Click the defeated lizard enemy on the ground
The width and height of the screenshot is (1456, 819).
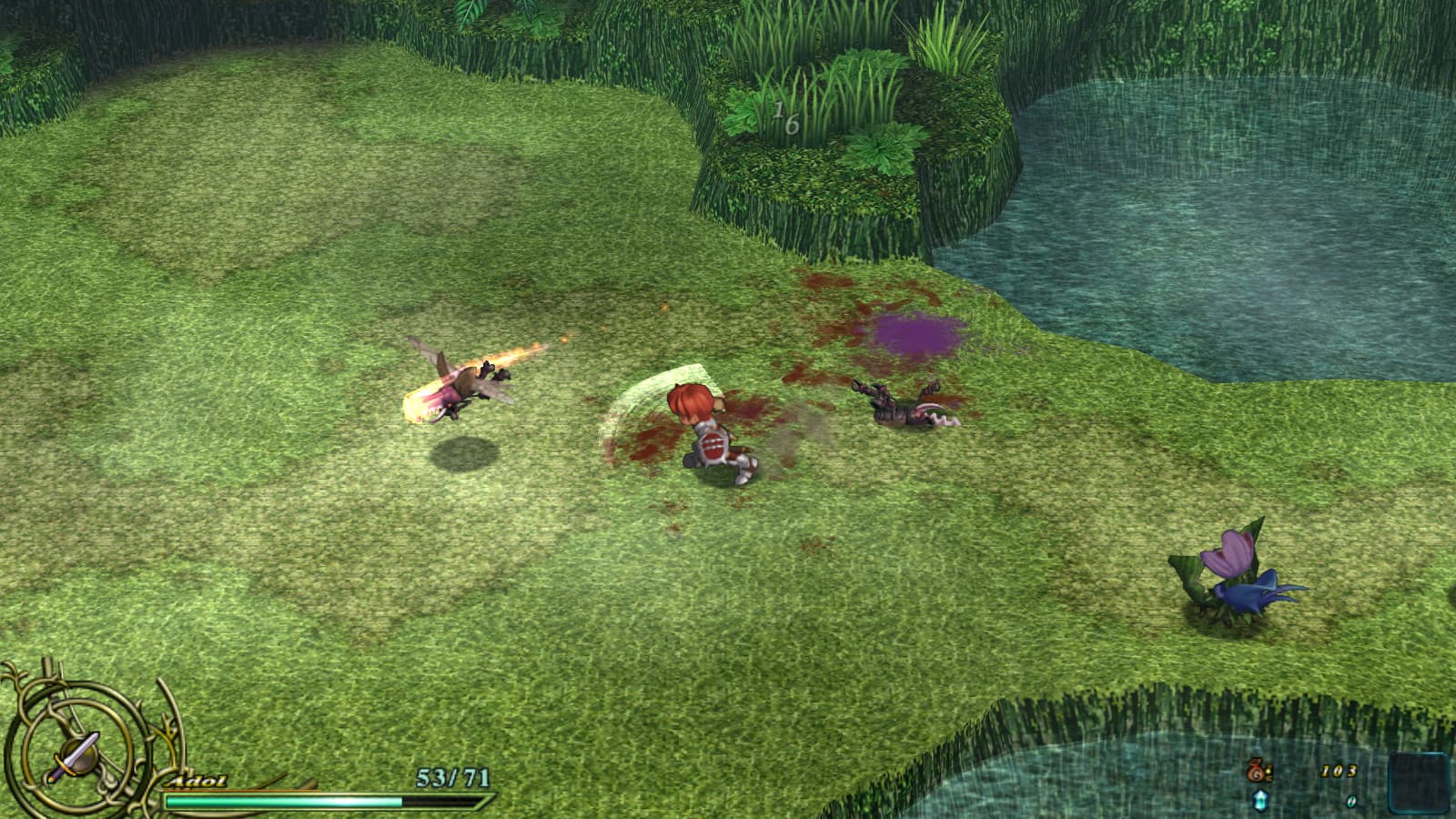coord(901,409)
